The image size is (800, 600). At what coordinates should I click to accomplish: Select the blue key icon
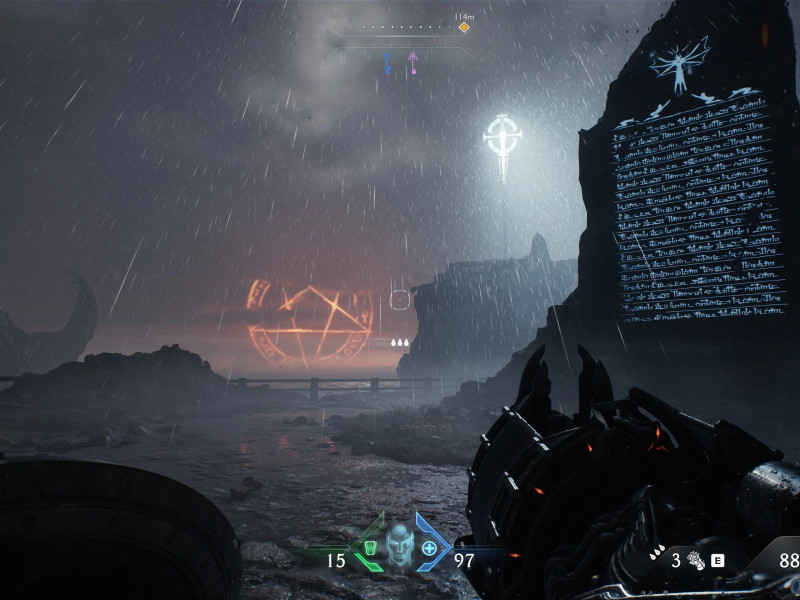(388, 63)
